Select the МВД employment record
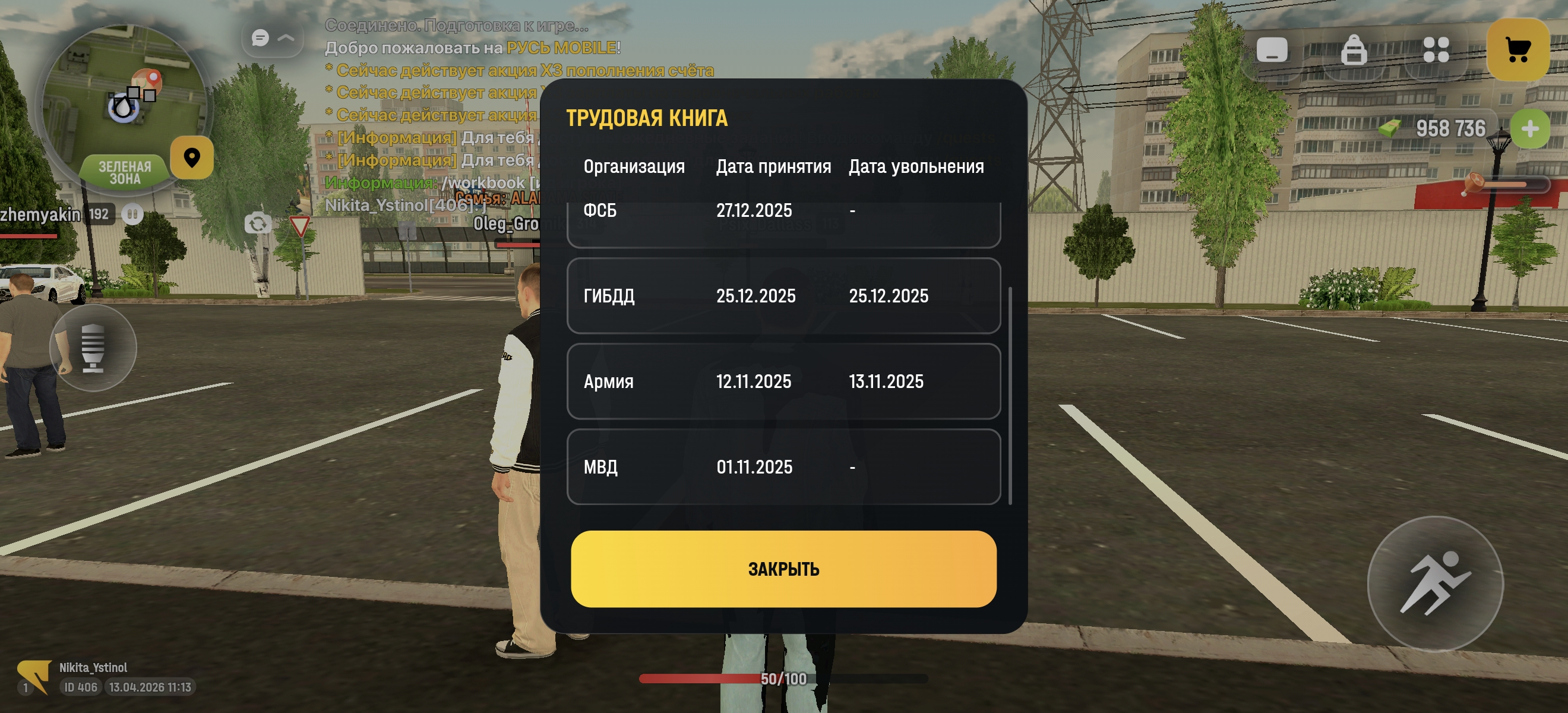The width and height of the screenshot is (1568, 713). pos(784,466)
